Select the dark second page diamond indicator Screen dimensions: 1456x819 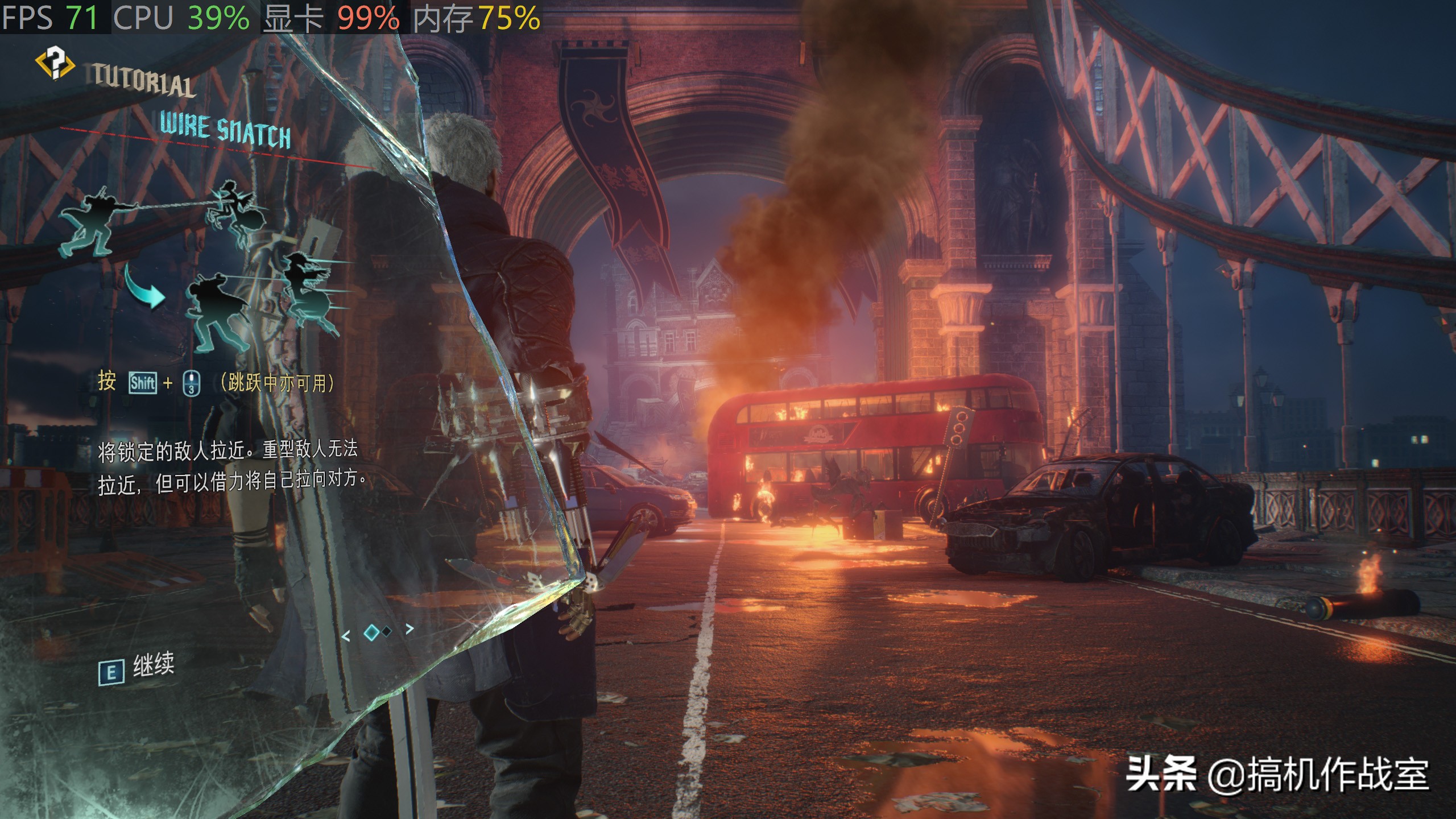pyautogui.click(x=387, y=631)
